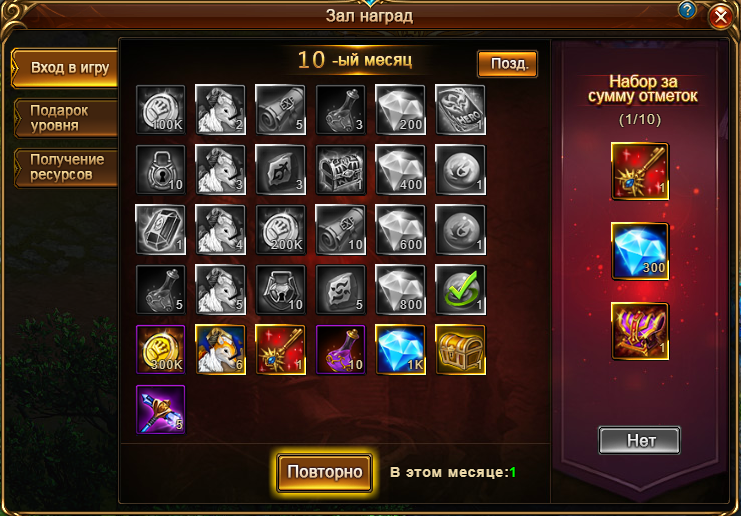Image resolution: width=741 pixels, height=516 pixels.
Task: Select the 300K gold coin reward
Action: click(x=160, y=349)
